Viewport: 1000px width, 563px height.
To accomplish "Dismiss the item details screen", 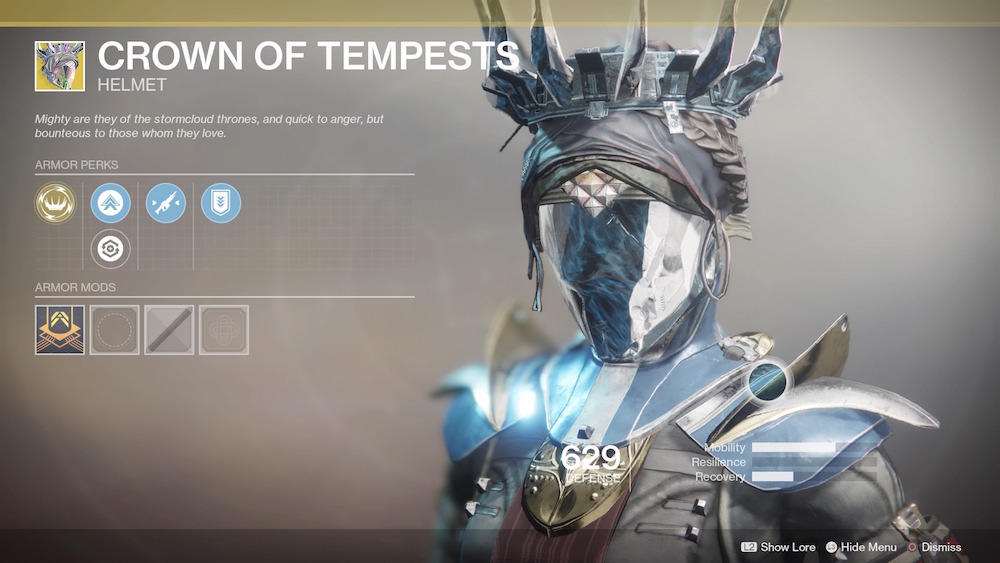I will click(934, 547).
